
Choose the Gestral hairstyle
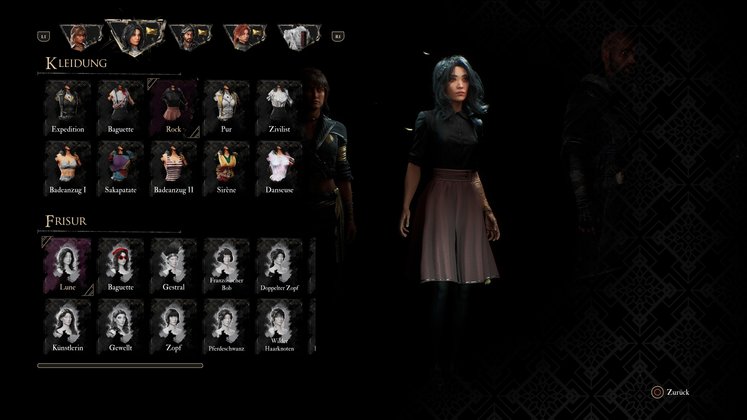coord(173,264)
